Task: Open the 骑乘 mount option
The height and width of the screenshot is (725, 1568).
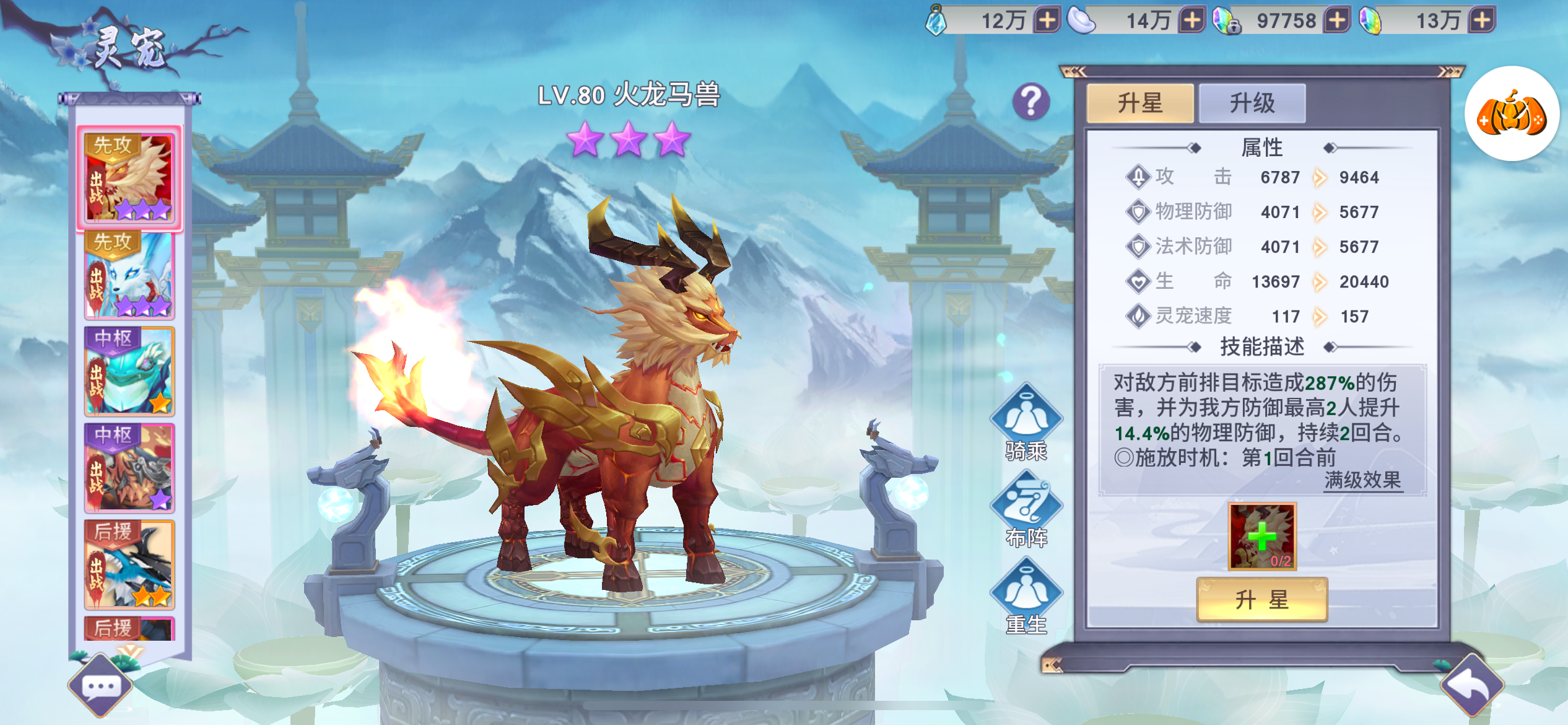Action: (1026, 422)
